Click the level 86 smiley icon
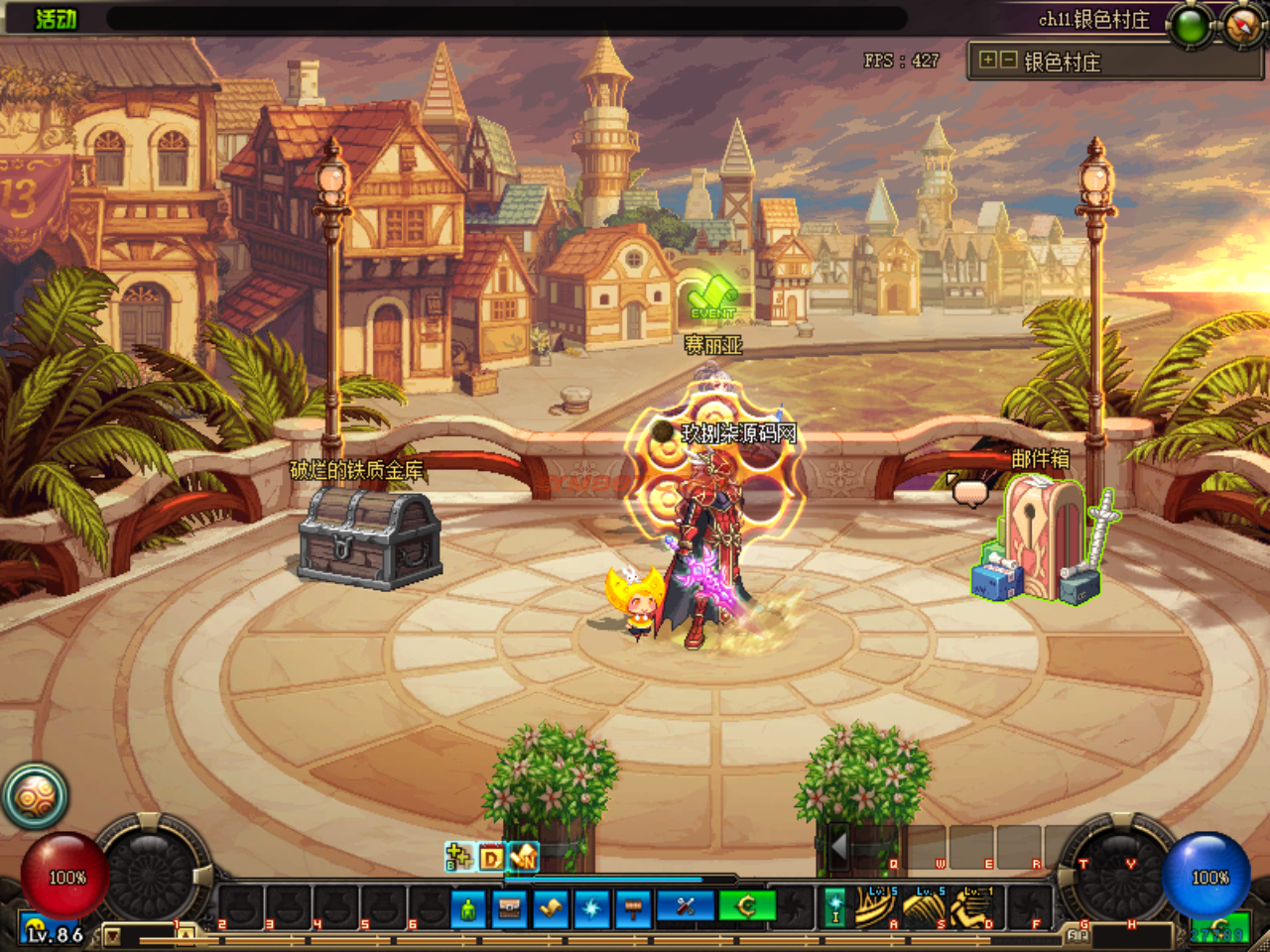1270x952 pixels. (36, 929)
